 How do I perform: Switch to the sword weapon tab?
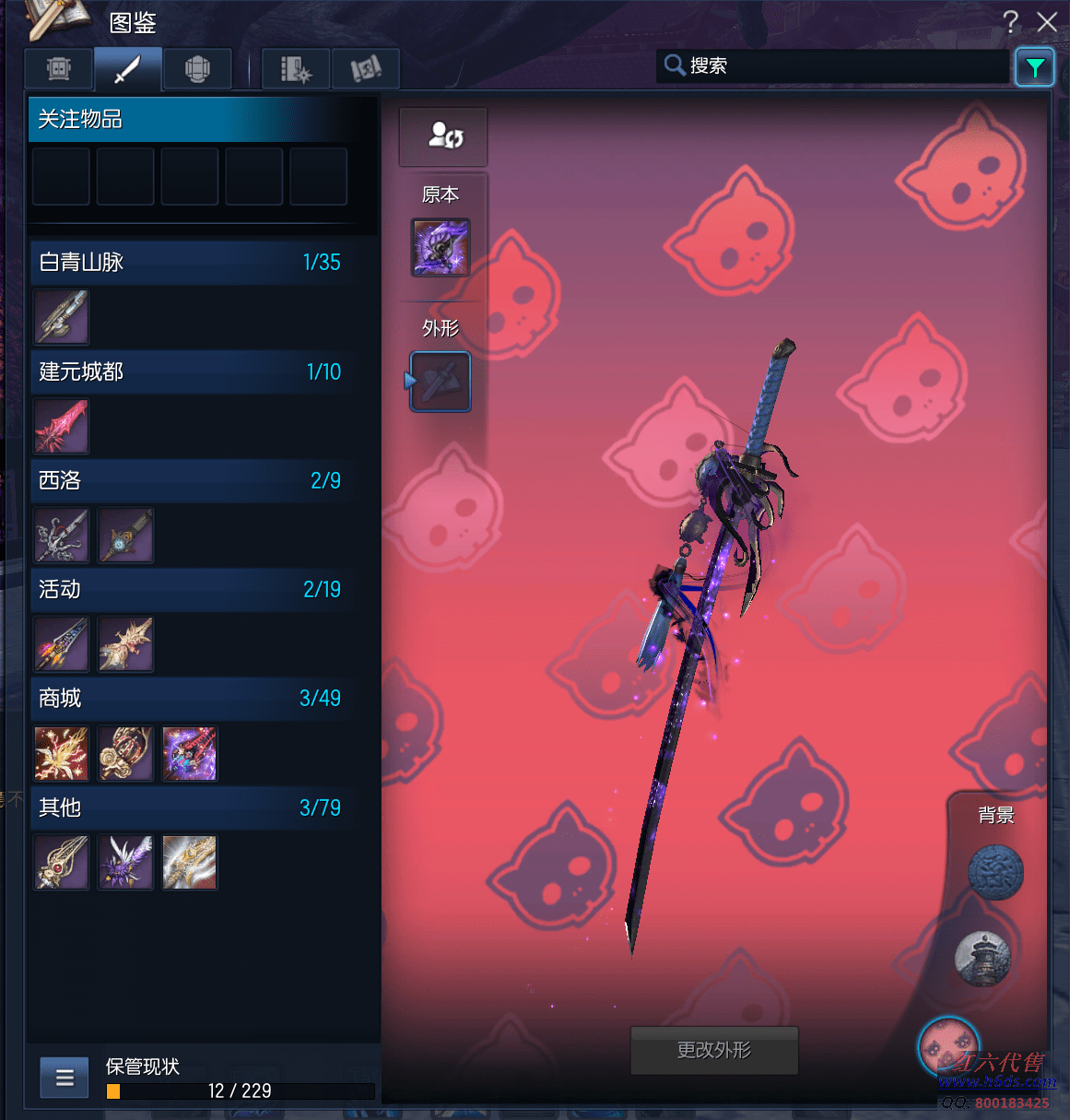(x=128, y=69)
